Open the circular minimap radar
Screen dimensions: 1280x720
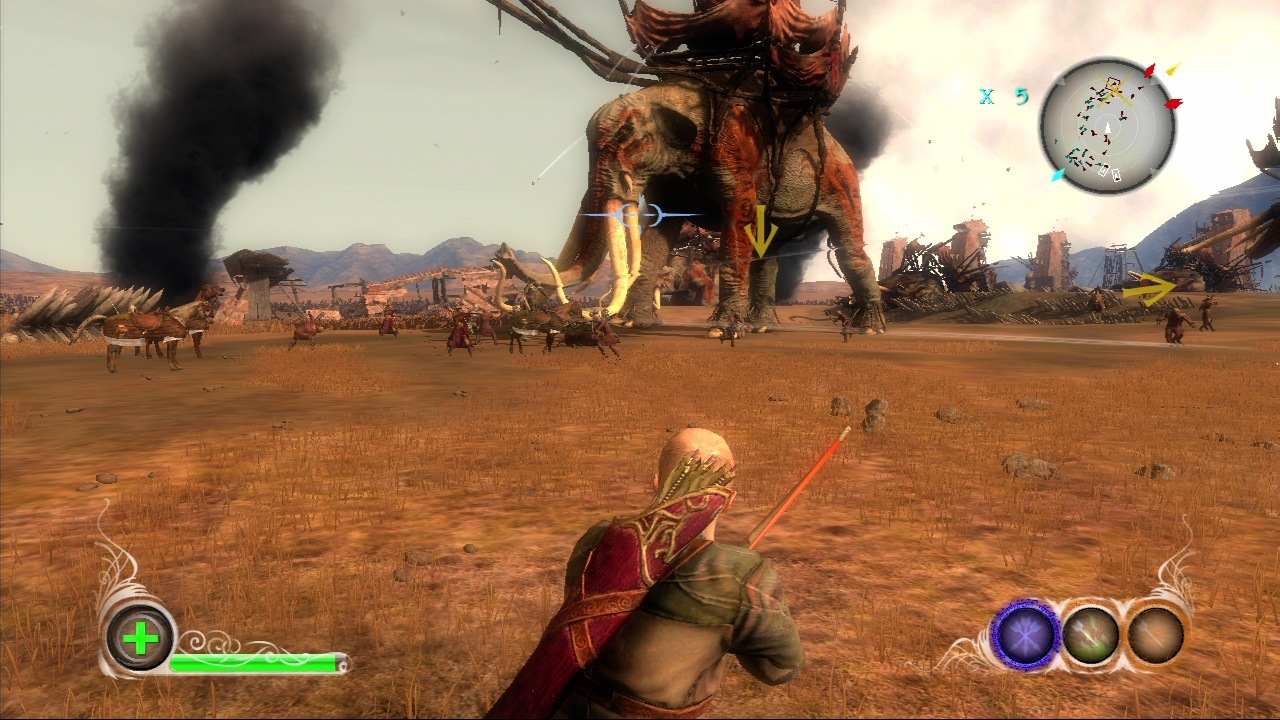(x=1107, y=126)
